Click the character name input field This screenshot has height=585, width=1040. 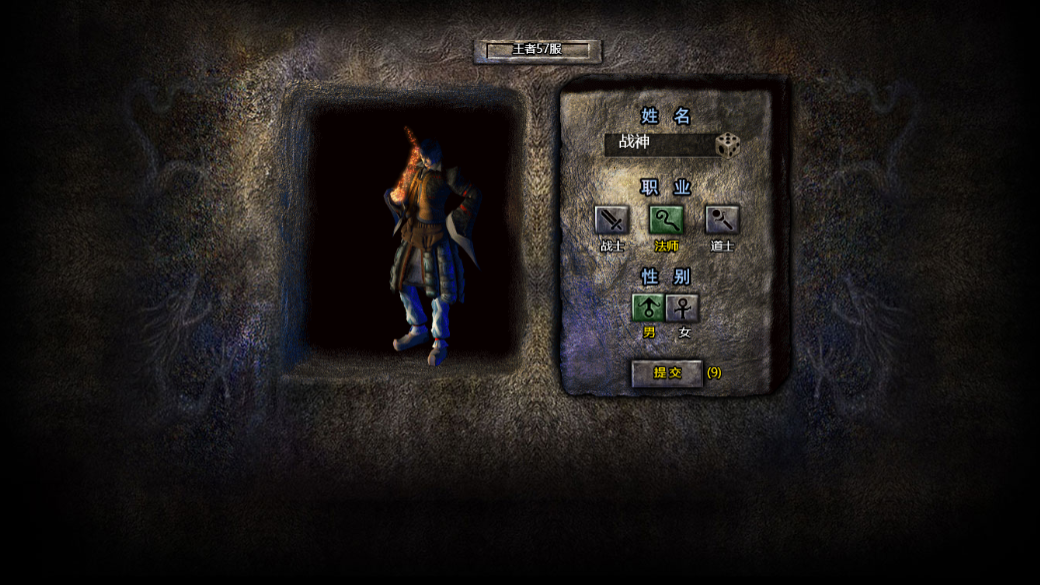(x=660, y=143)
